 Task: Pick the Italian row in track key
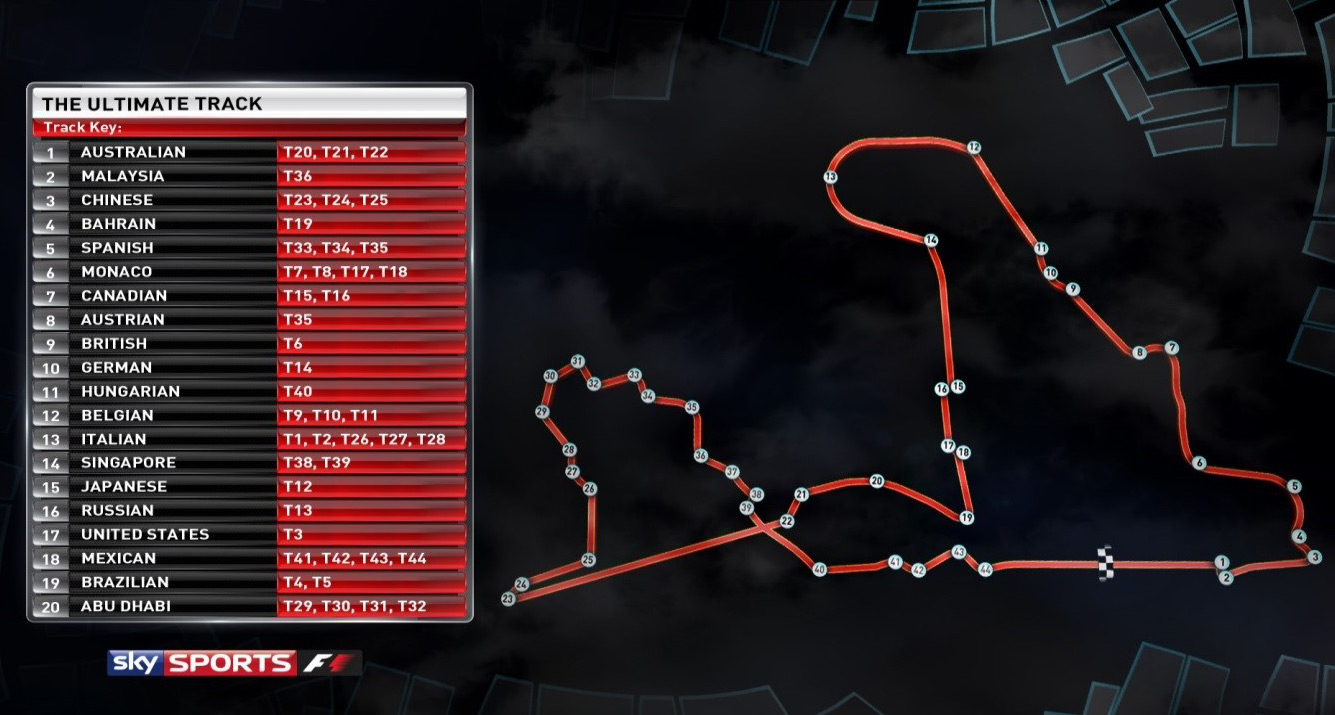(250, 439)
